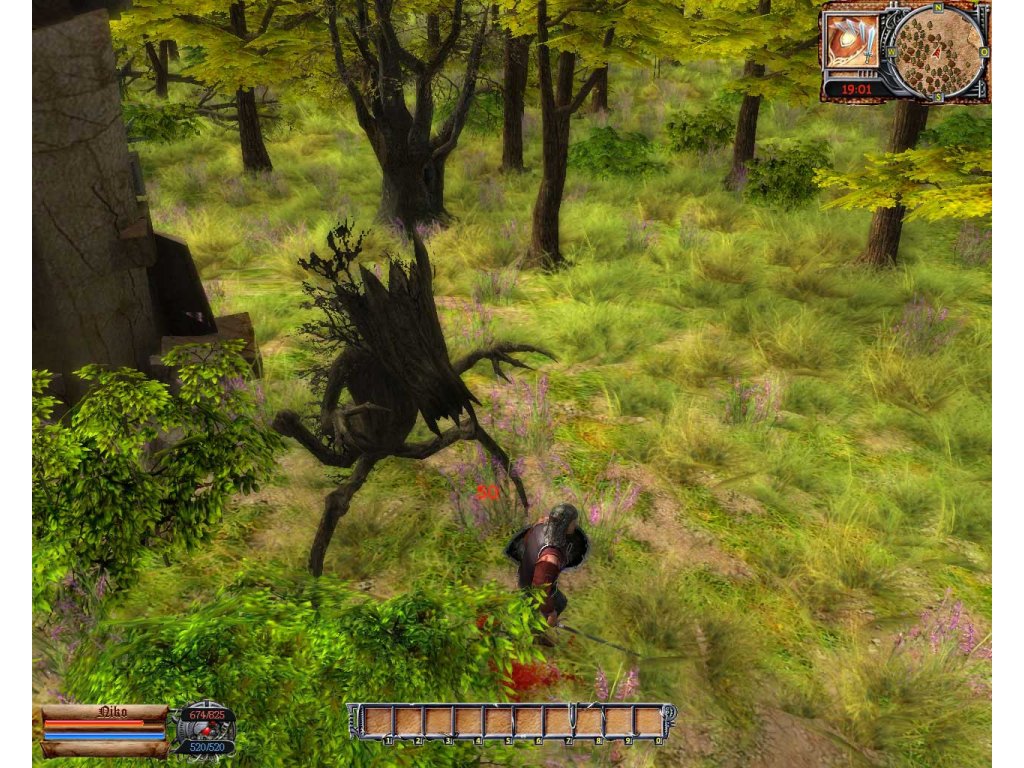
Task: Click the sword and shield combat icon
Action: [x=852, y=41]
